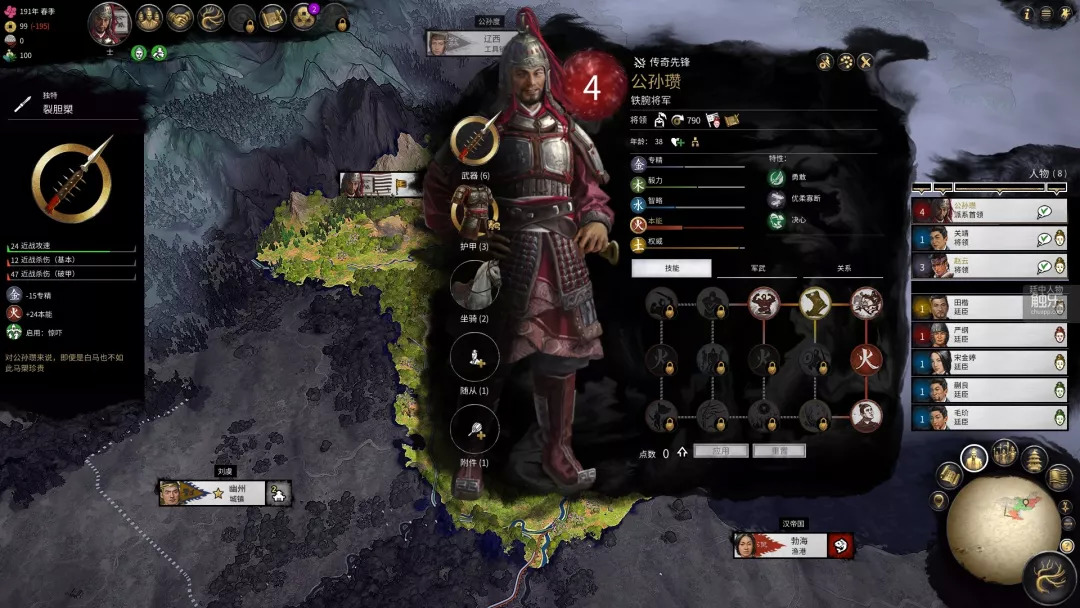Open the accessory slot (附件)
1080x608 pixels.
click(x=475, y=430)
